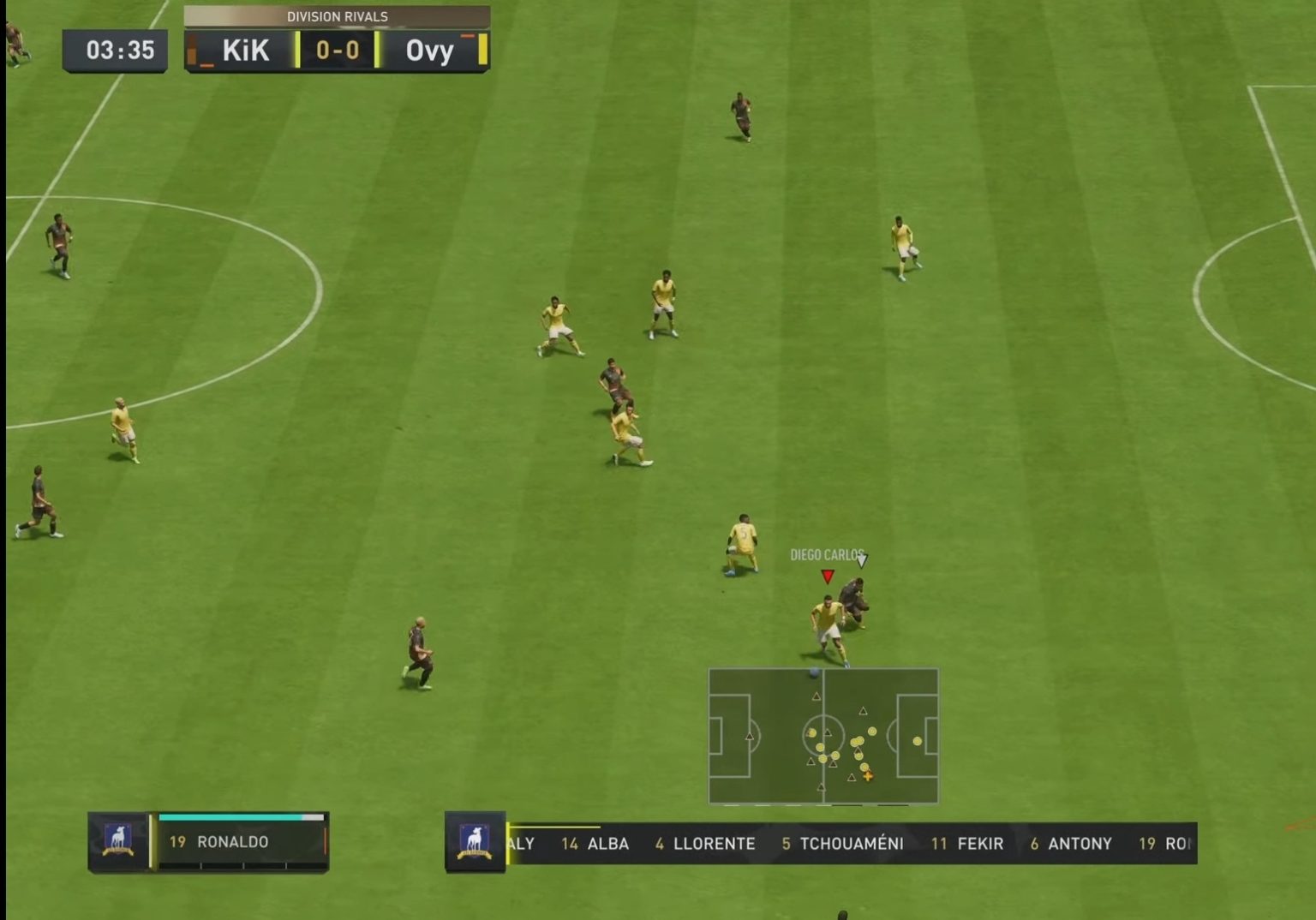
Task: Click the yellow team color bar next to Ovy
Action: click(x=484, y=51)
